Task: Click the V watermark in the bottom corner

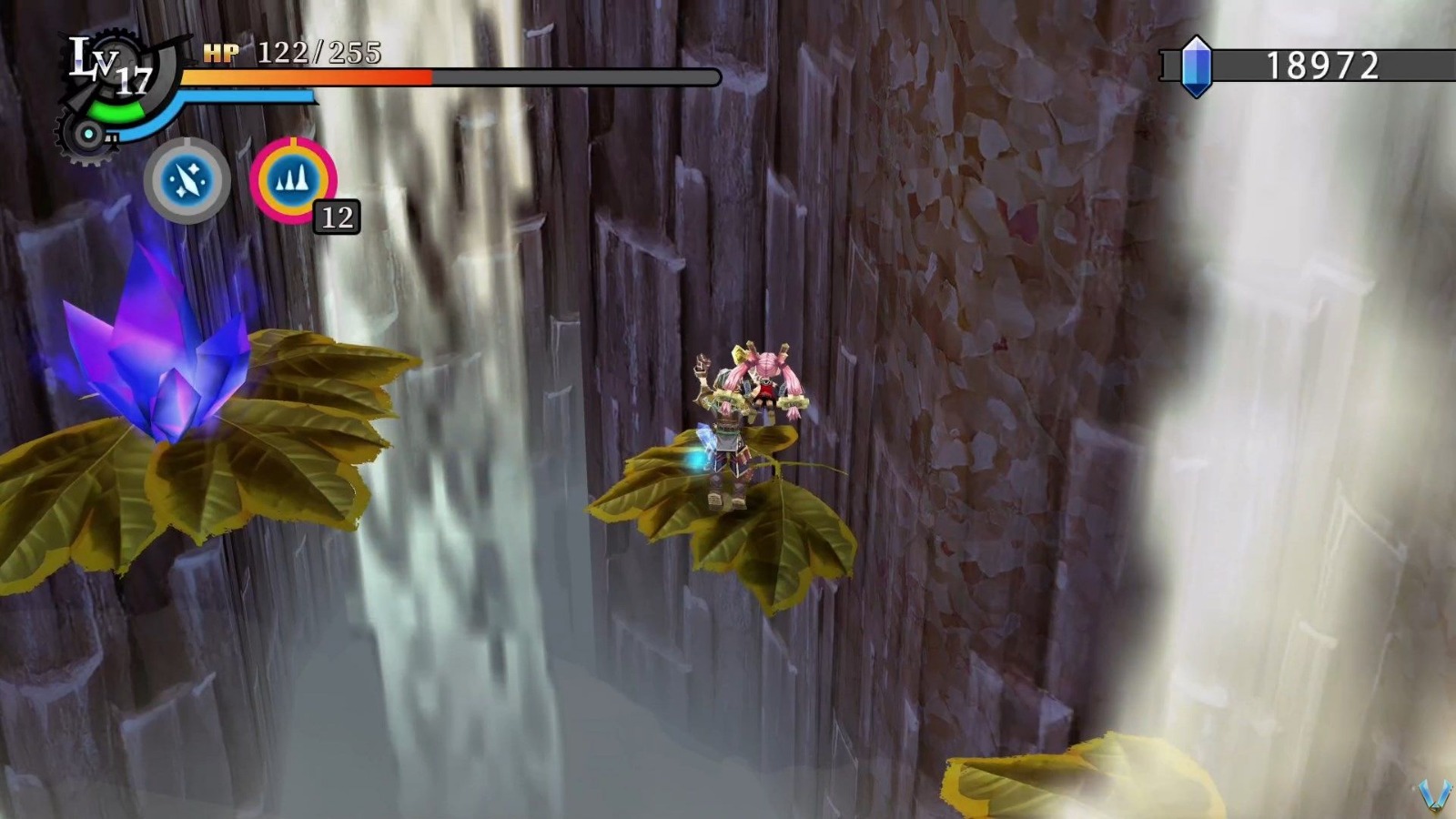Action: (x=1434, y=794)
